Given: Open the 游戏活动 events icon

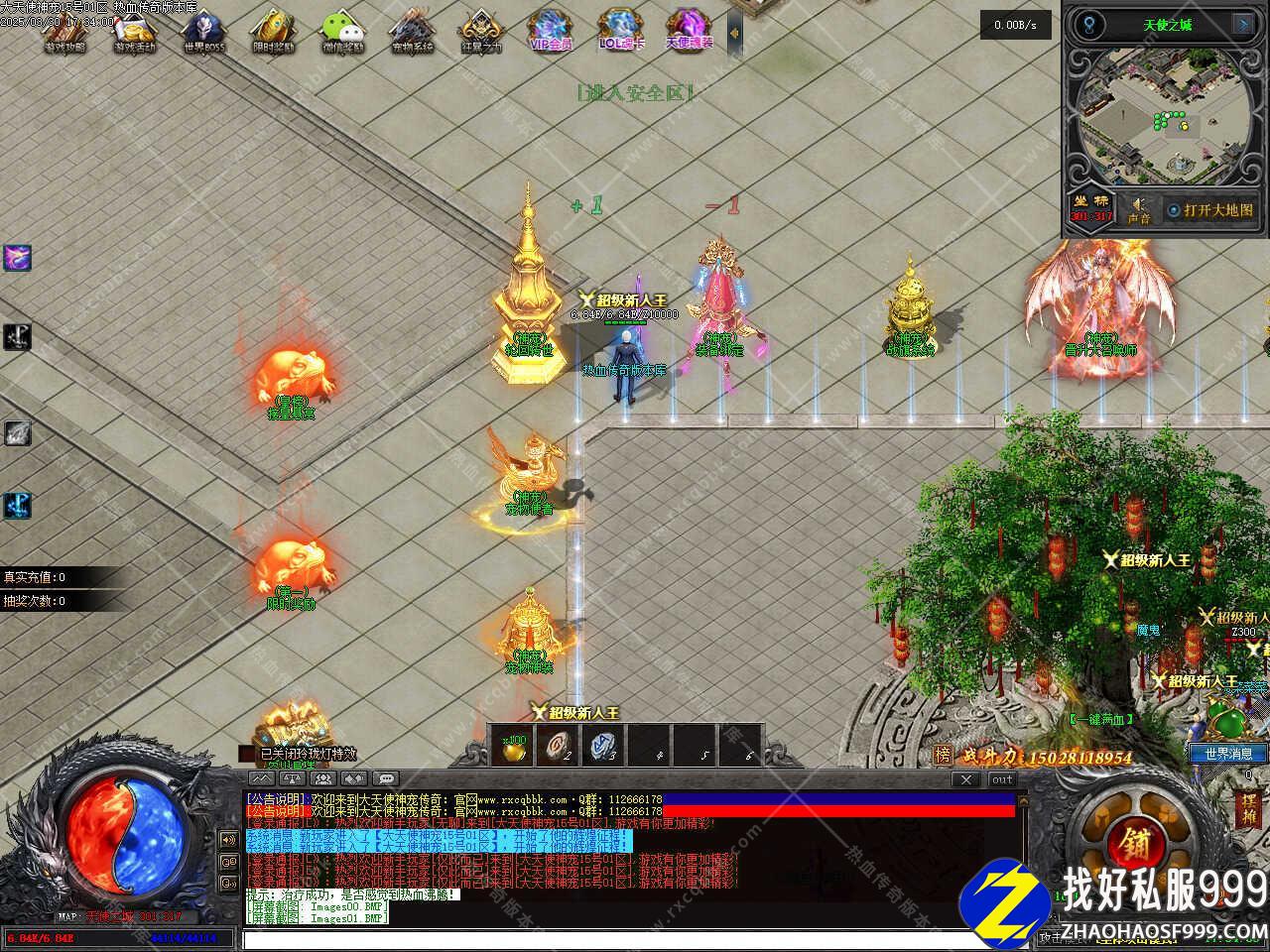Looking at the screenshot, I should (x=134, y=31).
